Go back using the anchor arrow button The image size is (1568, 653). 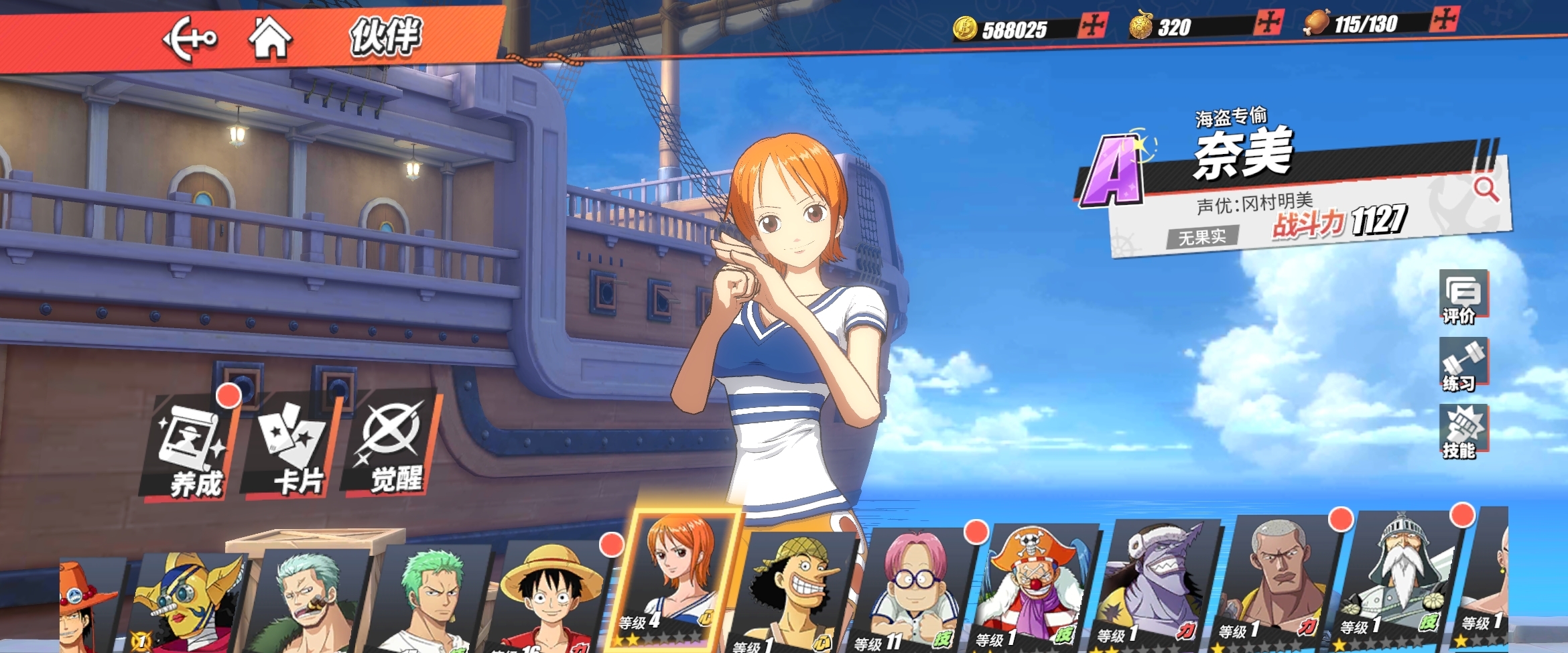pos(190,38)
